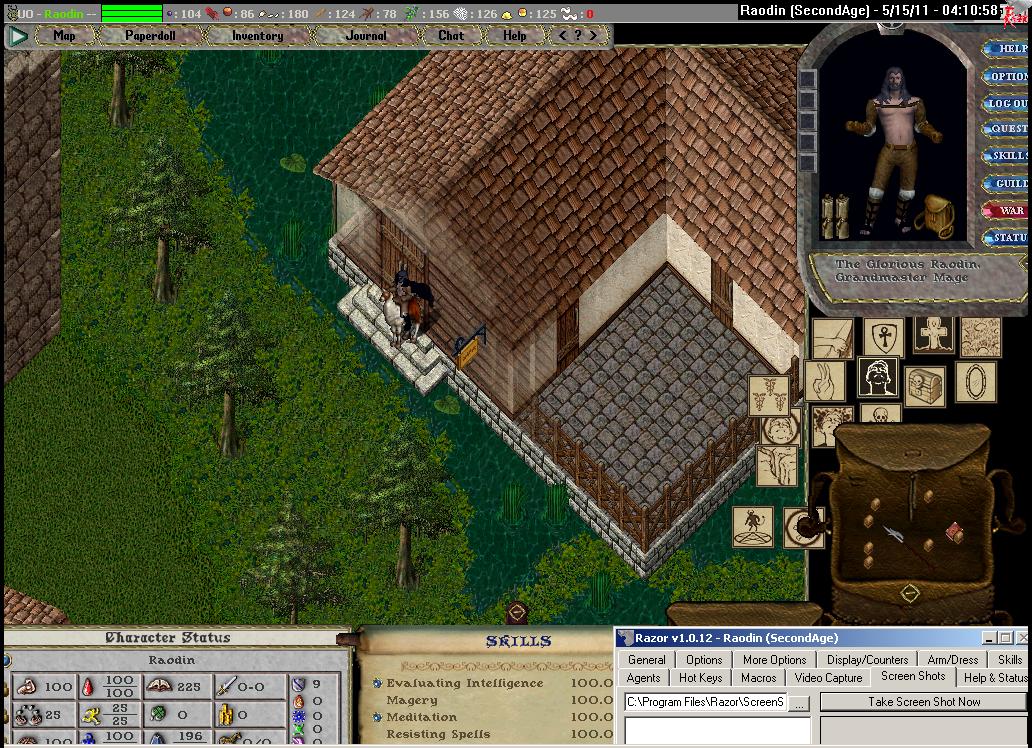1032x748 pixels.
Task: Switch to the Hot Keys tab in Razor
Action: 700,678
